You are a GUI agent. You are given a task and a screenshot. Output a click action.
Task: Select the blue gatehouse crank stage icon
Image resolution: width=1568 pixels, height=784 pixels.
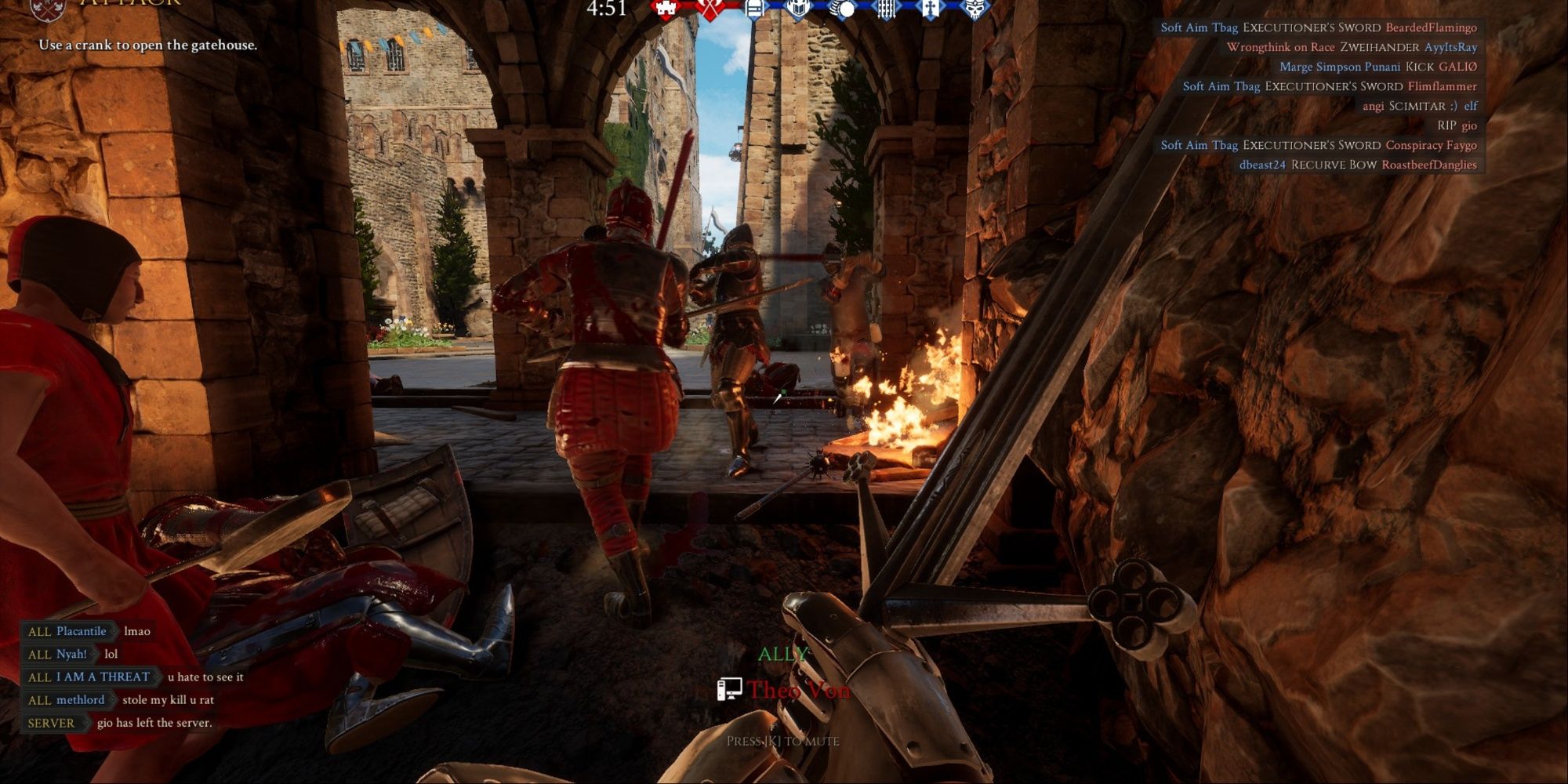[756, 9]
